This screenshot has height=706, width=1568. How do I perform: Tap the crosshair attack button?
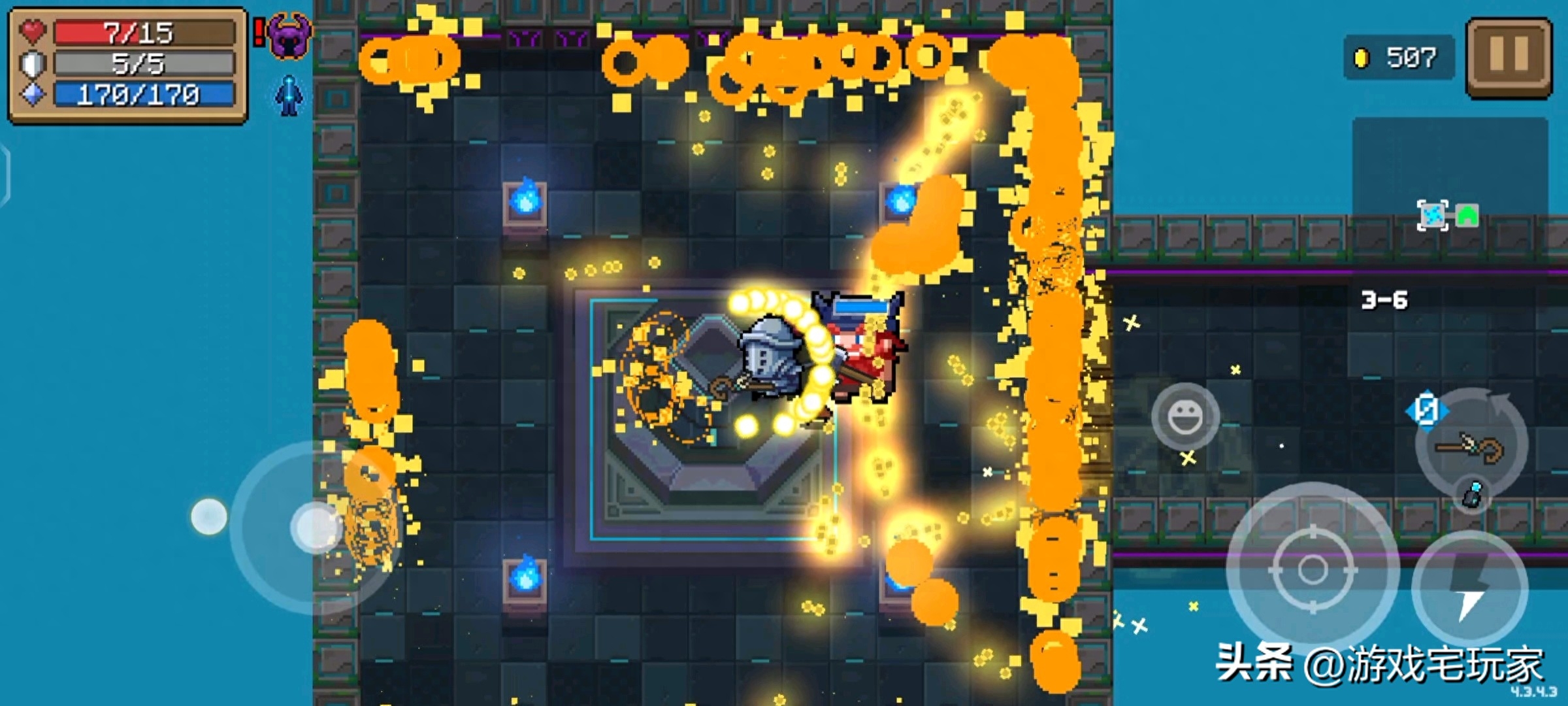click(x=1313, y=569)
